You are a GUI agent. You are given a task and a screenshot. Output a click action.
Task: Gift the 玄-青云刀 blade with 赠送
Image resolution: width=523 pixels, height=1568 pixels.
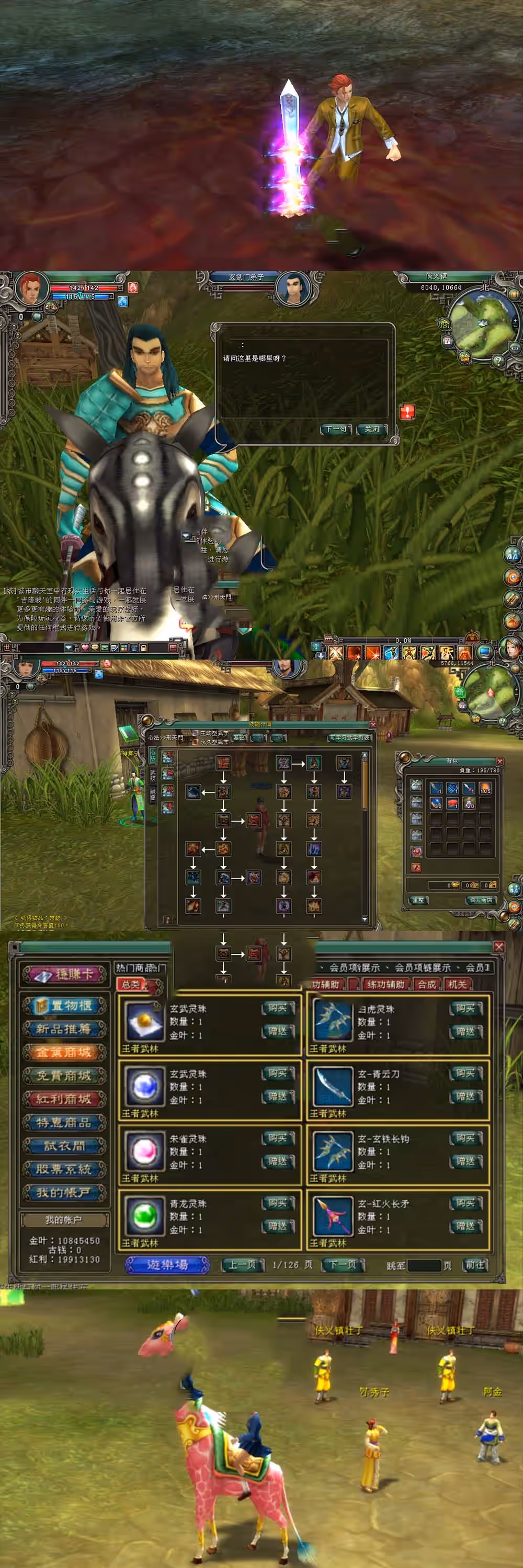(466, 1096)
